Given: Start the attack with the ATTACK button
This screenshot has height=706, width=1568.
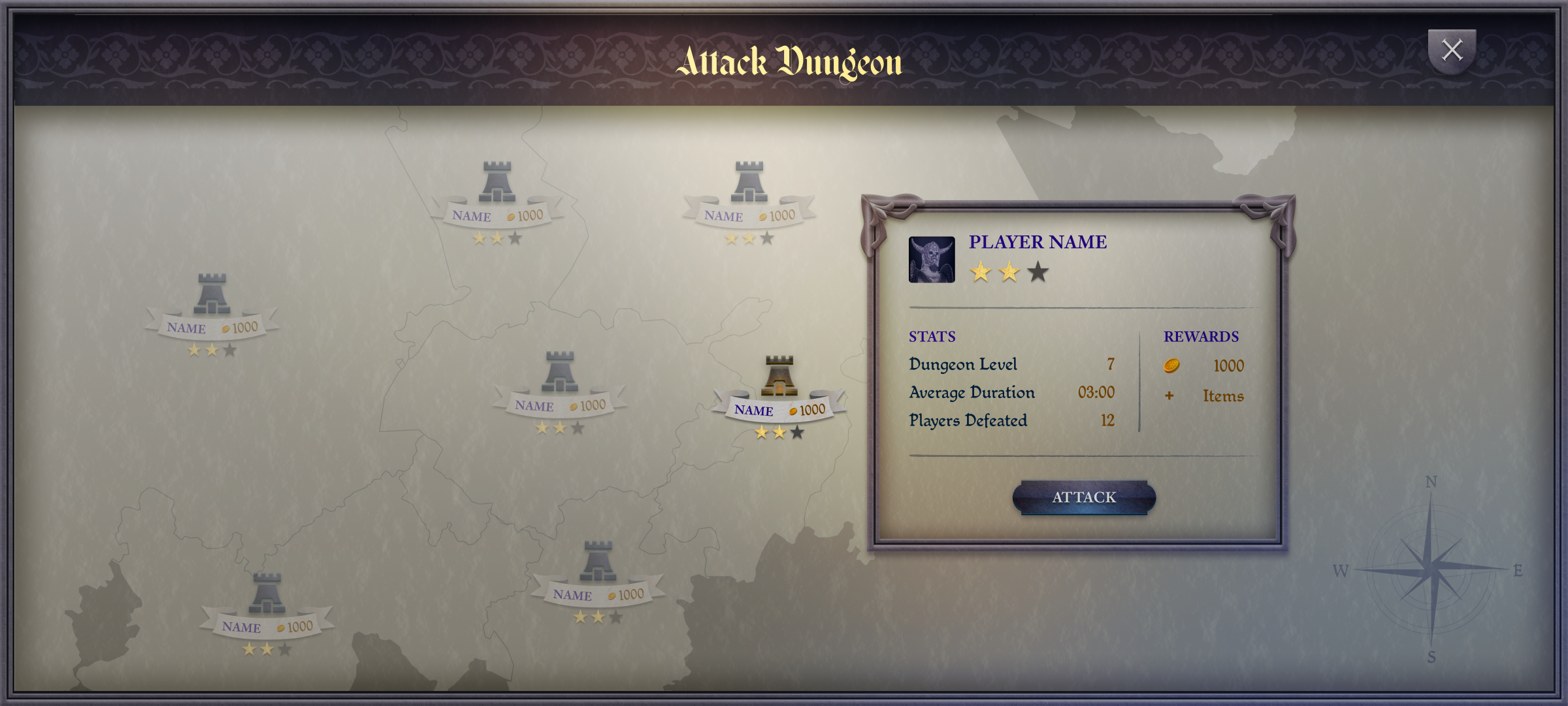Looking at the screenshot, I should 1084,497.
